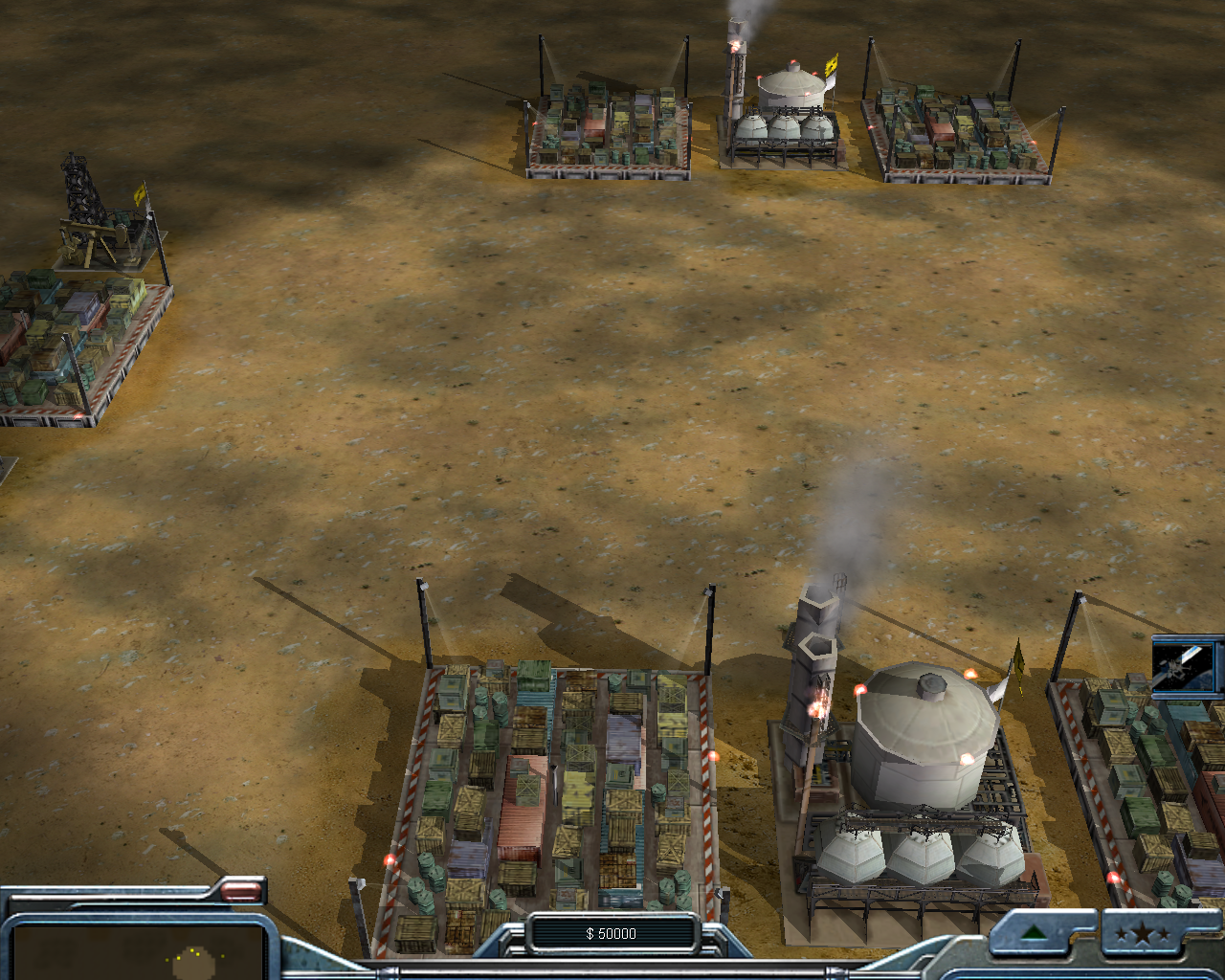Click the minimap radar display
Viewport: 1225px width, 980px height.
click(139, 952)
